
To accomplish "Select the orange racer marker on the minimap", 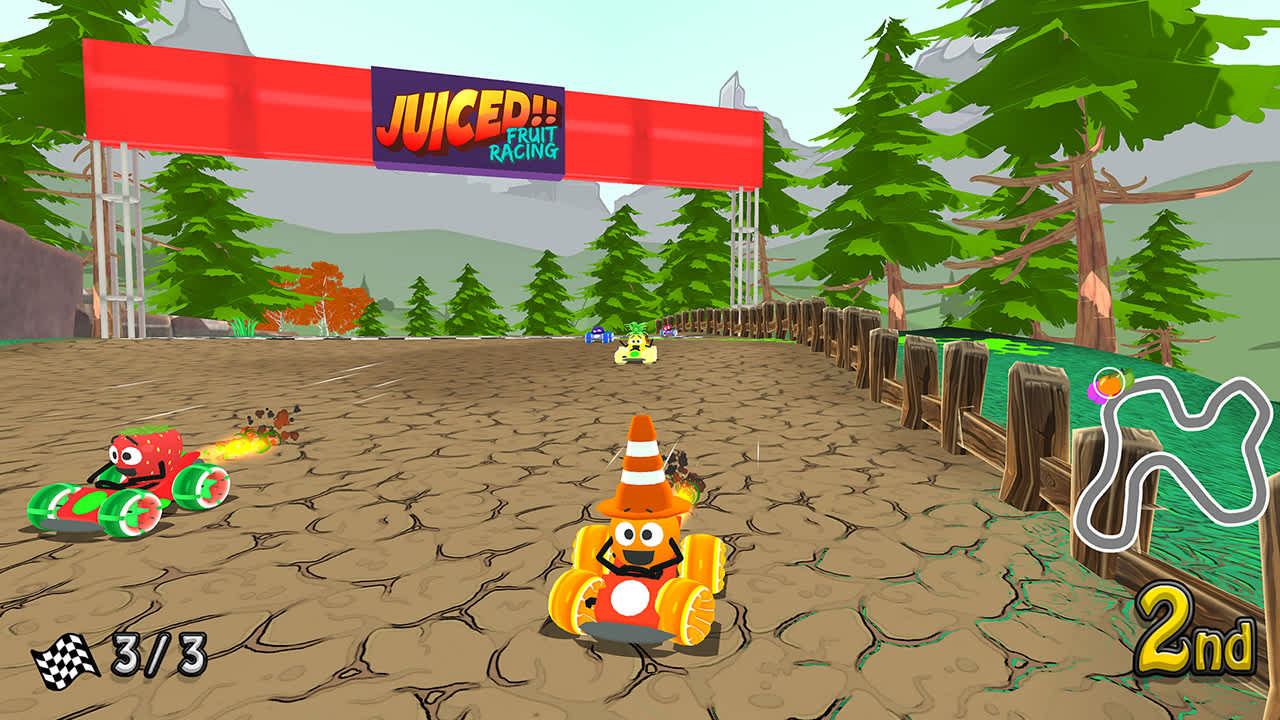I will tap(1110, 383).
